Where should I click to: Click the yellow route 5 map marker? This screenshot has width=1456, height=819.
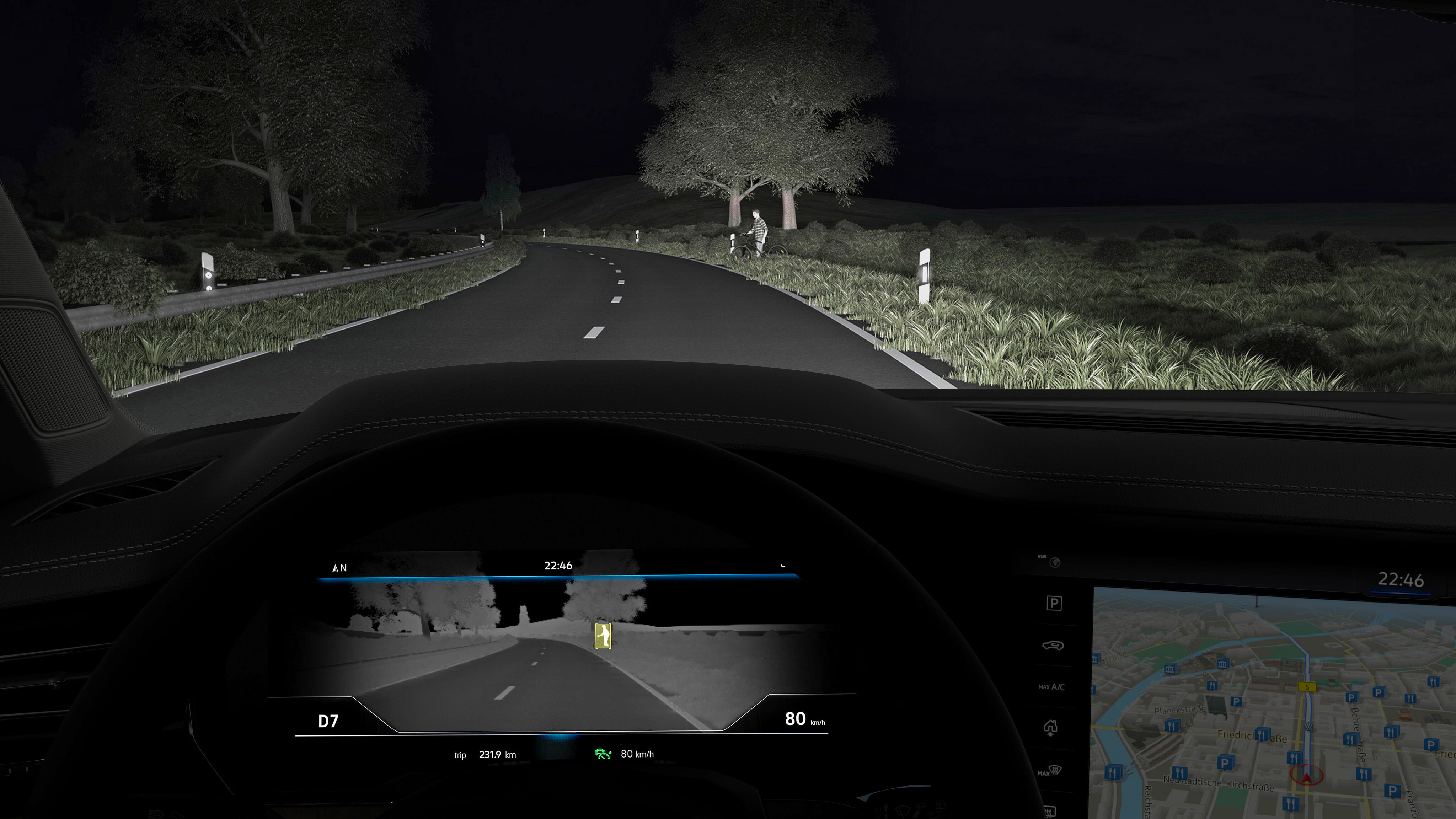pyautogui.click(x=1307, y=687)
